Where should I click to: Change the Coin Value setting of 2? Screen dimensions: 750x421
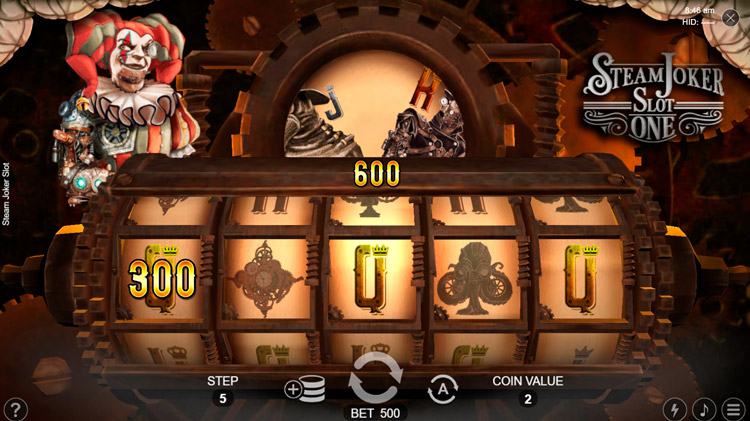[x=527, y=399]
